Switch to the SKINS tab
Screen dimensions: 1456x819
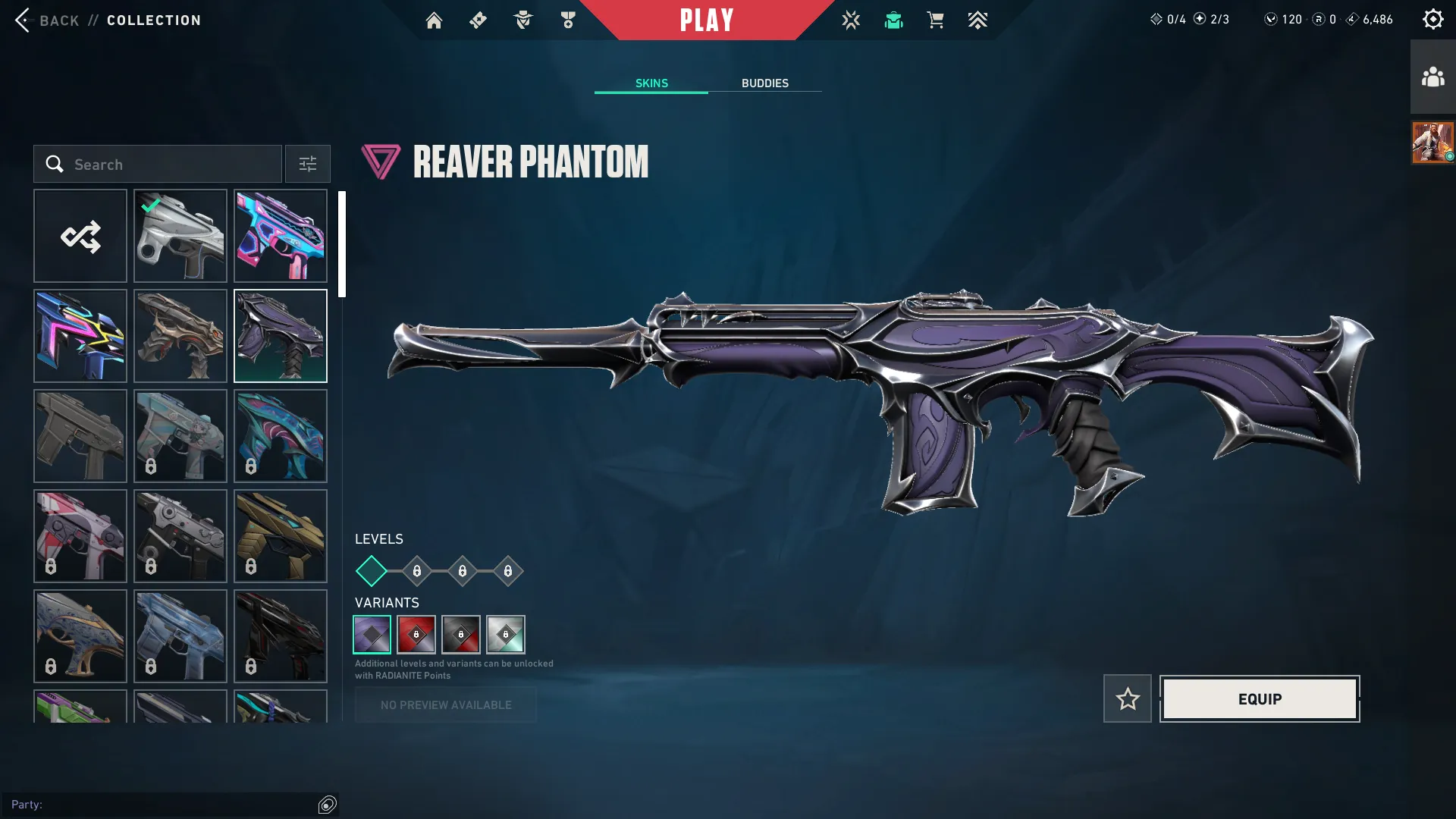(651, 83)
